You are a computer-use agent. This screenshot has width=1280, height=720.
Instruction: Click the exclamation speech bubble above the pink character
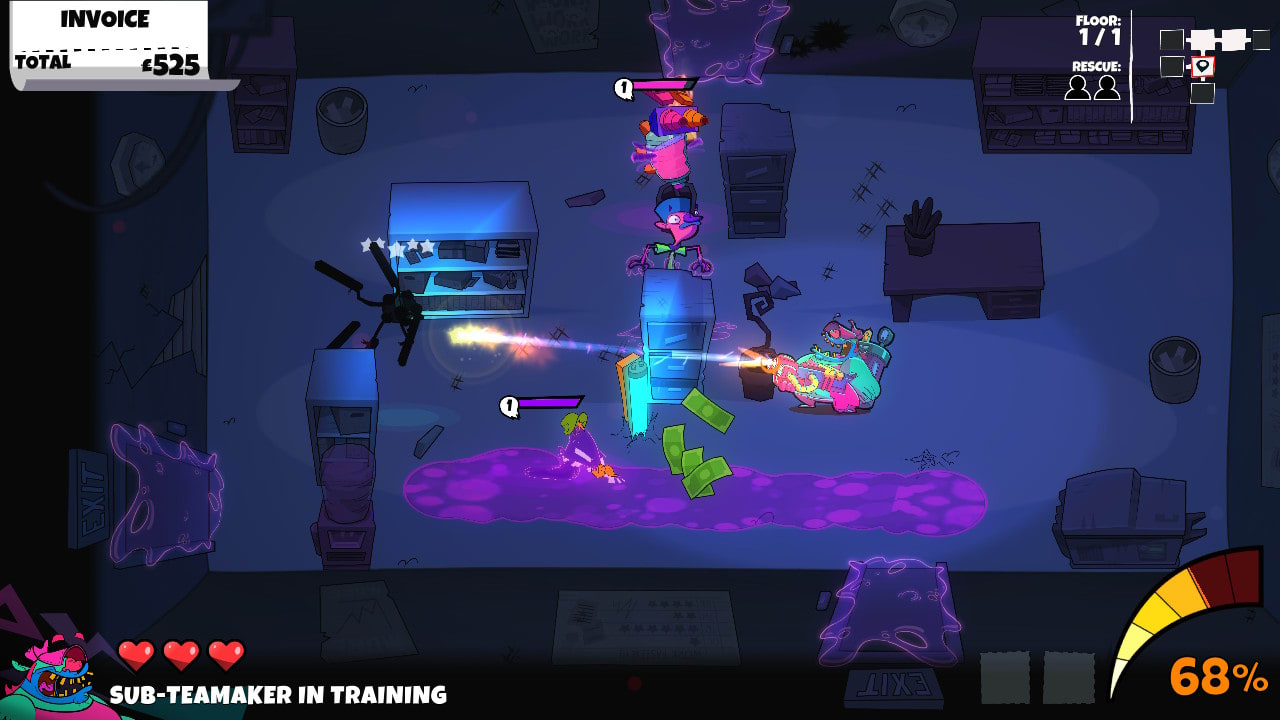click(622, 90)
